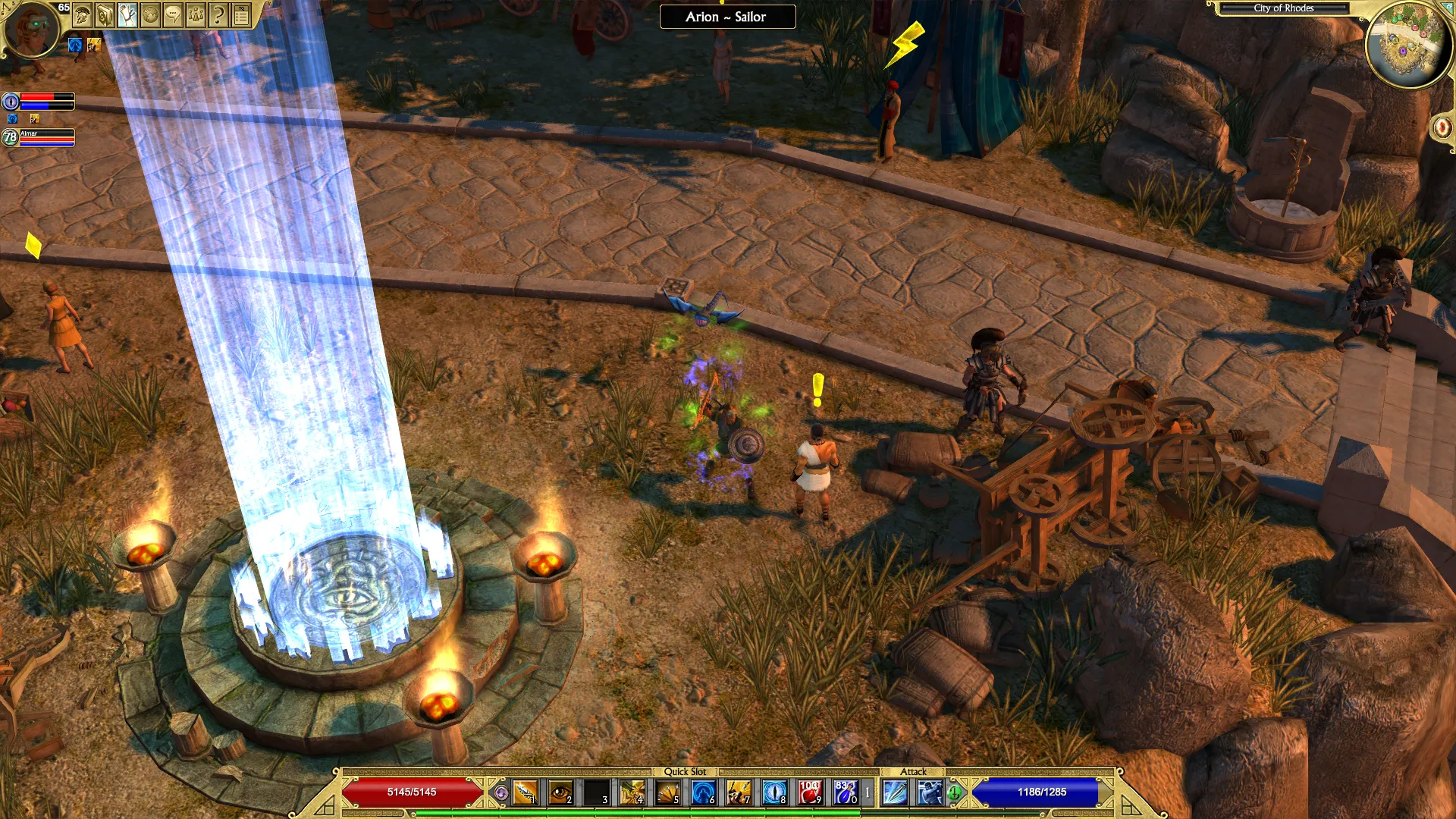Select the right-click attack skill icon
Screen dimensions: 1456x819
(930, 792)
